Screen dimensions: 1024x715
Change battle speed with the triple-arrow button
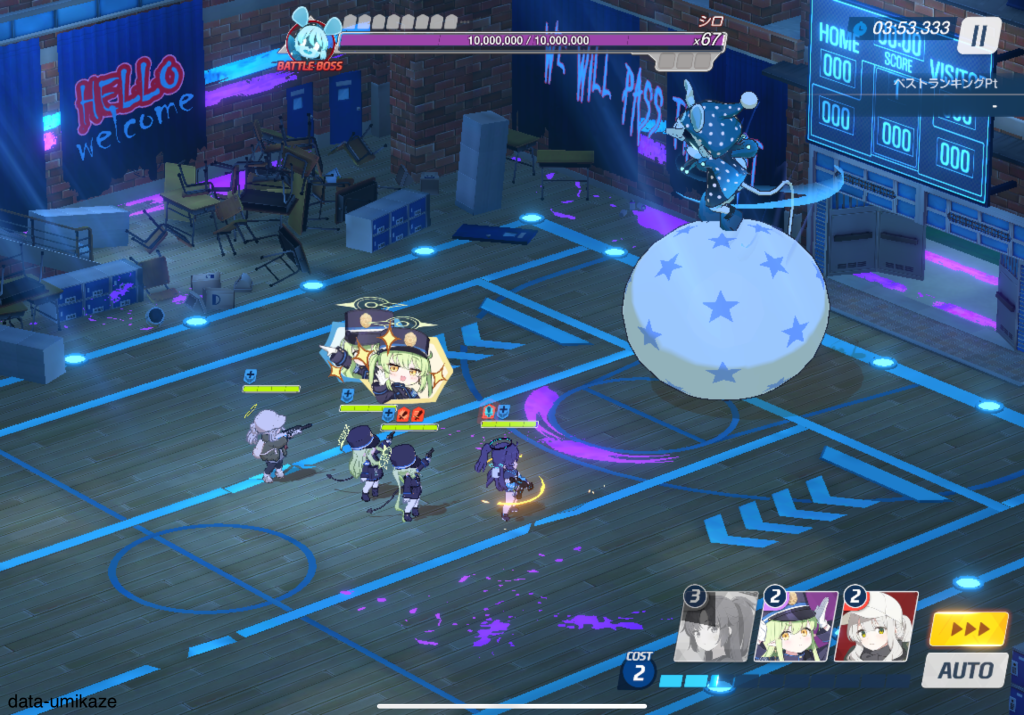pyautogui.click(x=967, y=629)
